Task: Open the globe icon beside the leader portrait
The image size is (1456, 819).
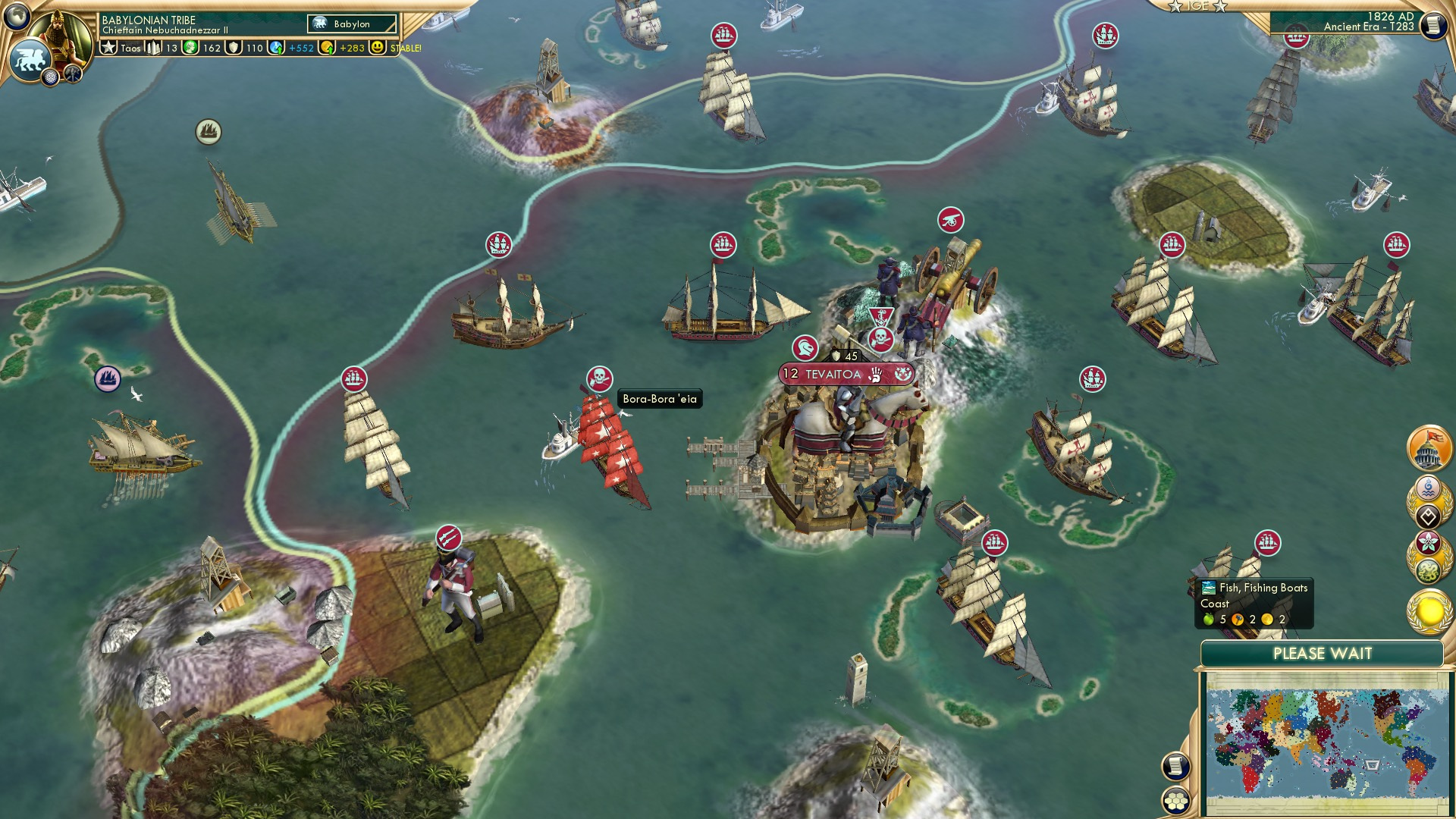Action: point(16,15)
